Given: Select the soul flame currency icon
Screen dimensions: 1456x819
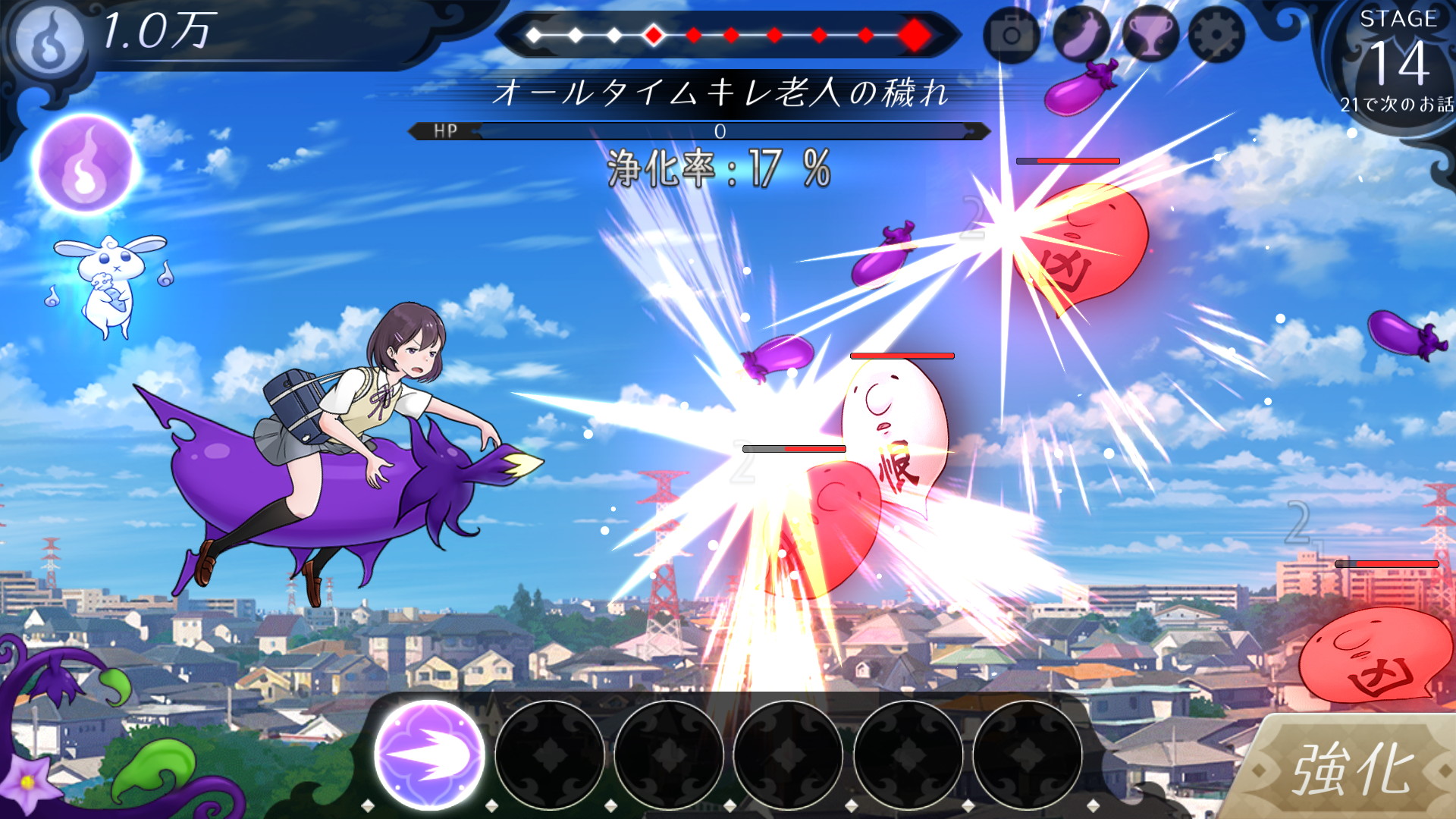Looking at the screenshot, I should (x=50, y=39).
